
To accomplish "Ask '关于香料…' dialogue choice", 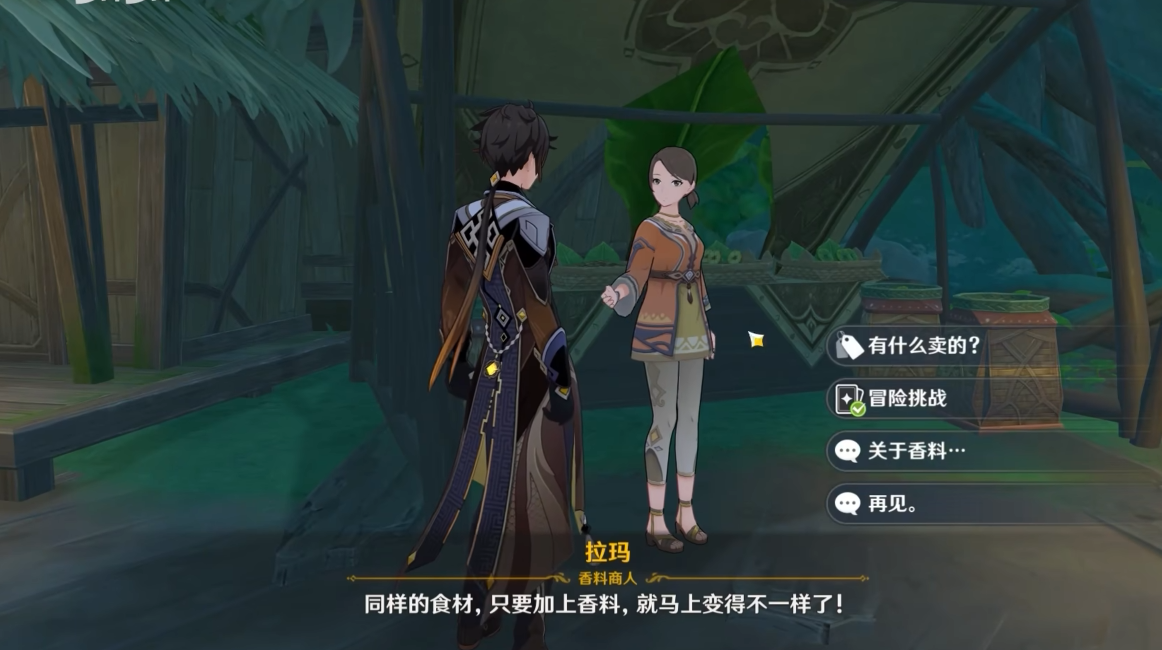I will coord(916,451).
